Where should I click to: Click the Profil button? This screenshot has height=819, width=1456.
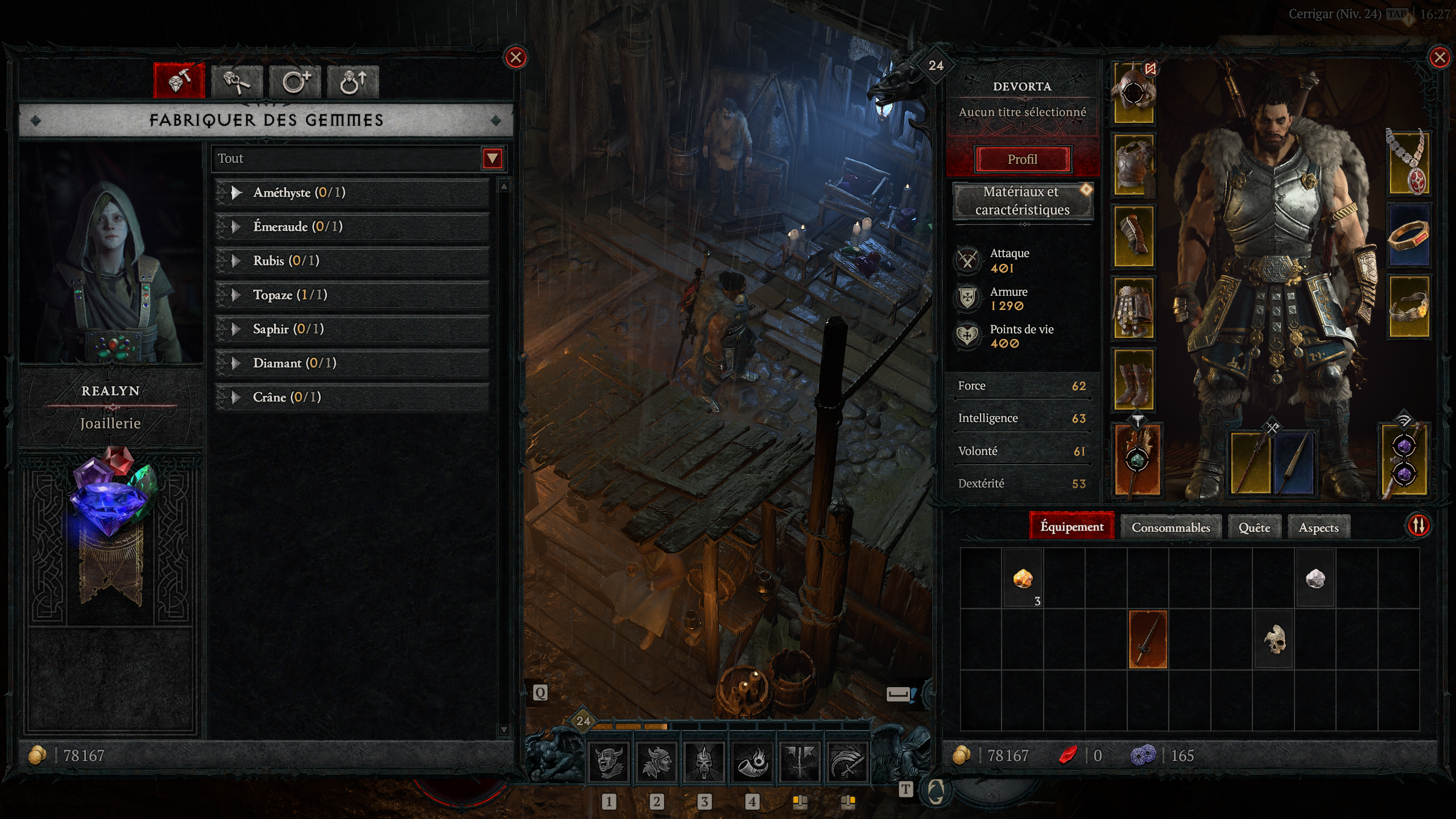(x=1022, y=159)
